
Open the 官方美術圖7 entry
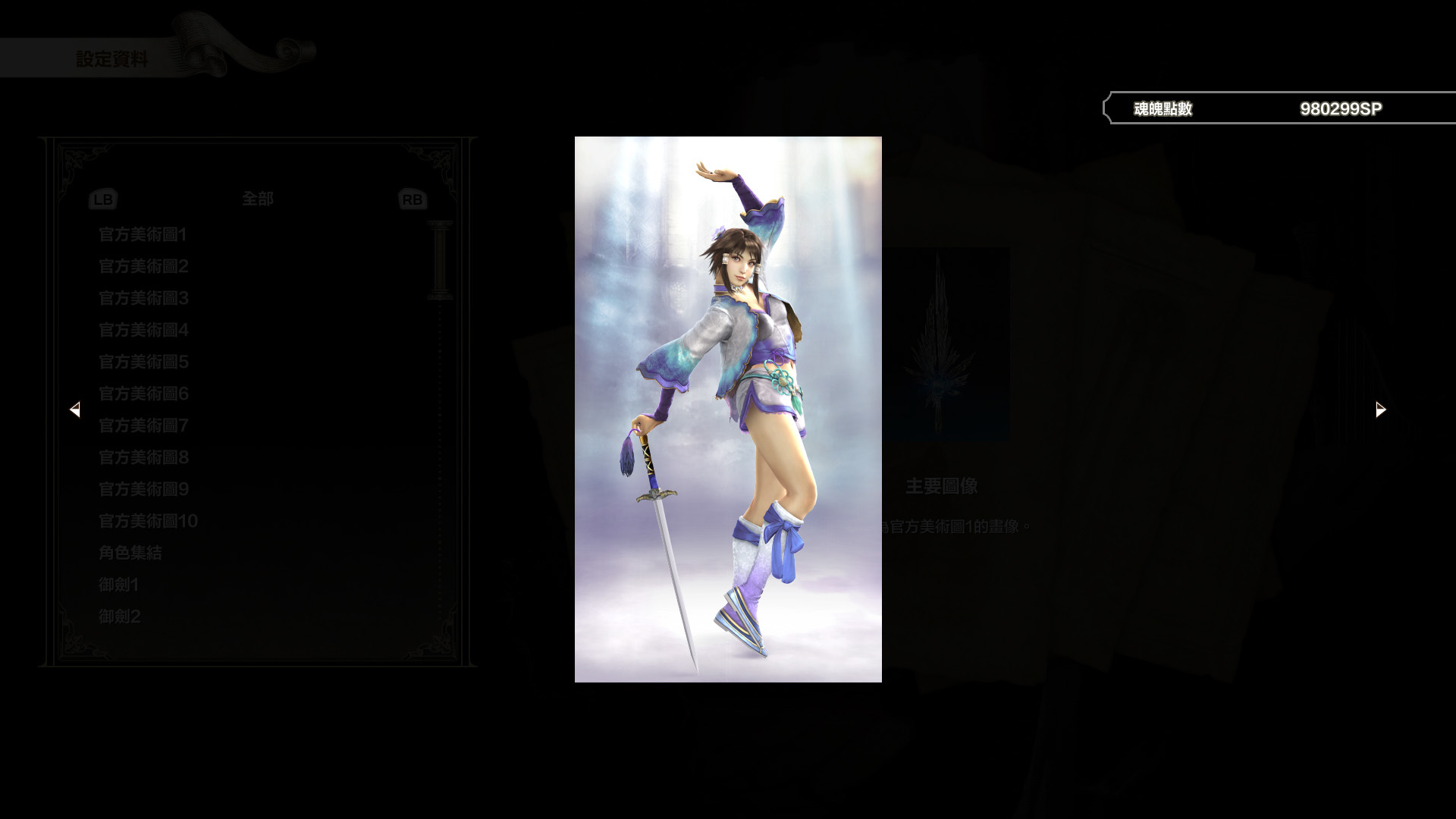tap(143, 426)
